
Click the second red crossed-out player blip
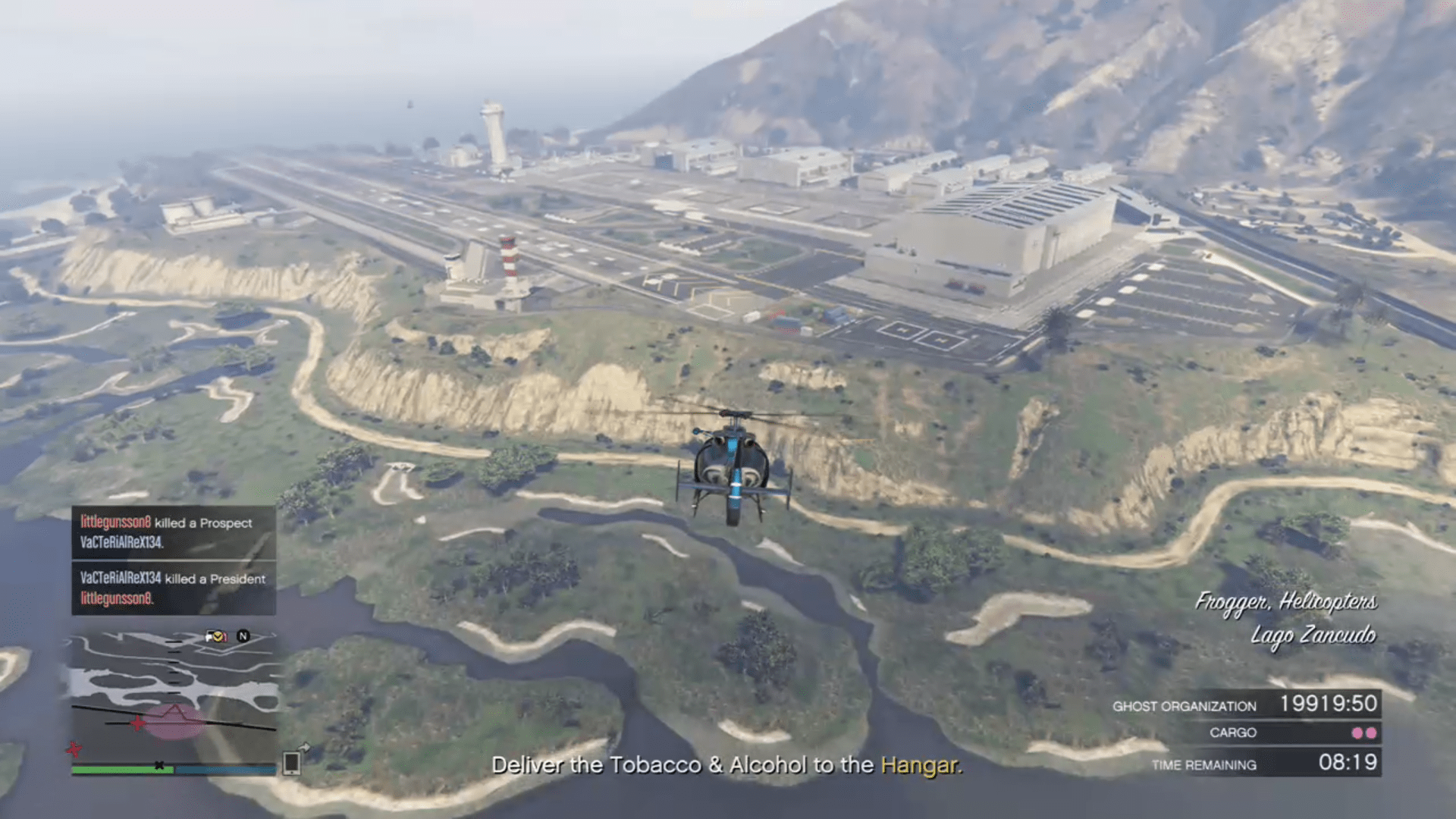click(x=74, y=749)
